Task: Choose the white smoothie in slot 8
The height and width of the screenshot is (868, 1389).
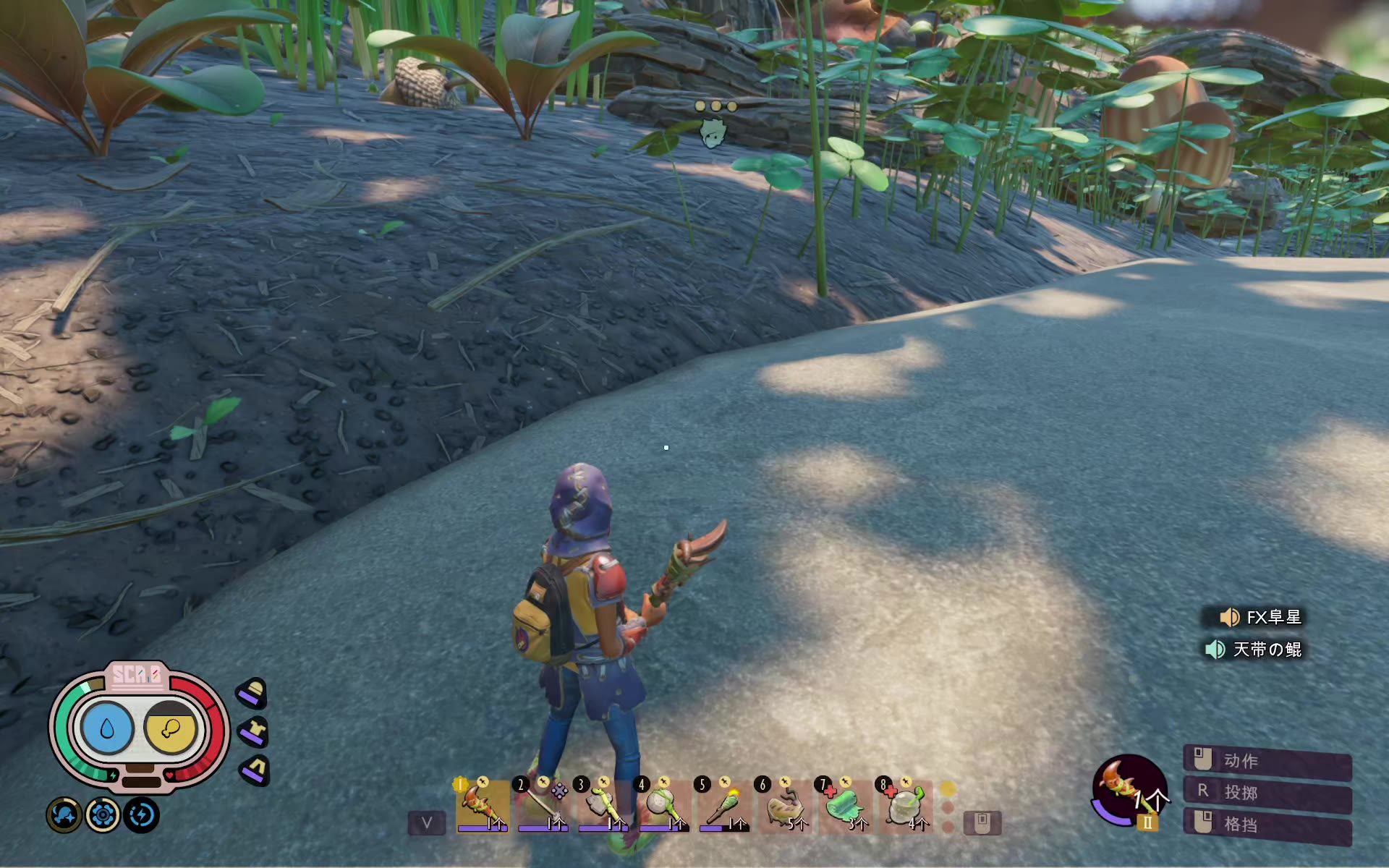Action: (906, 806)
